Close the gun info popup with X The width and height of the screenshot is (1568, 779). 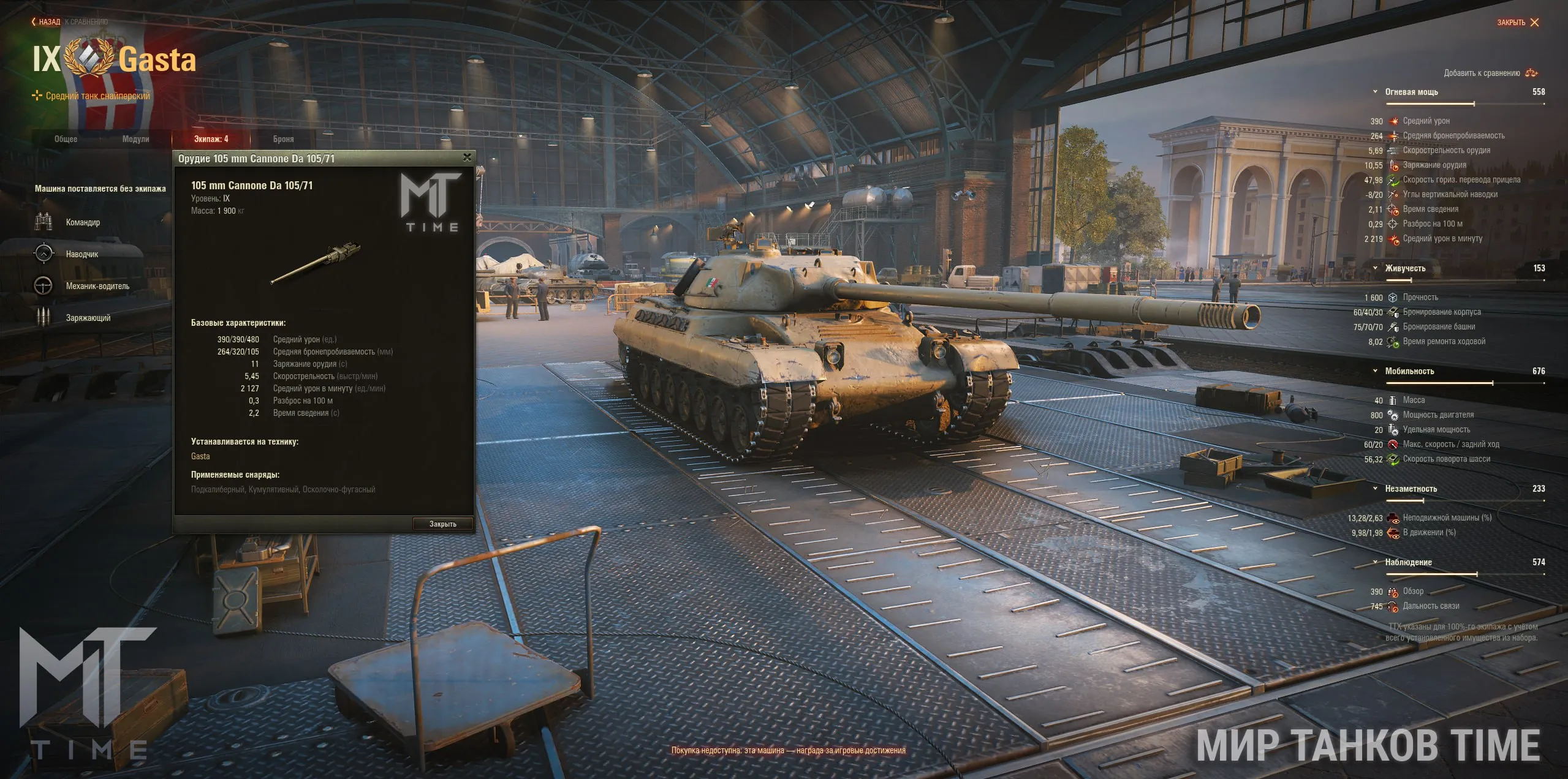coord(467,157)
